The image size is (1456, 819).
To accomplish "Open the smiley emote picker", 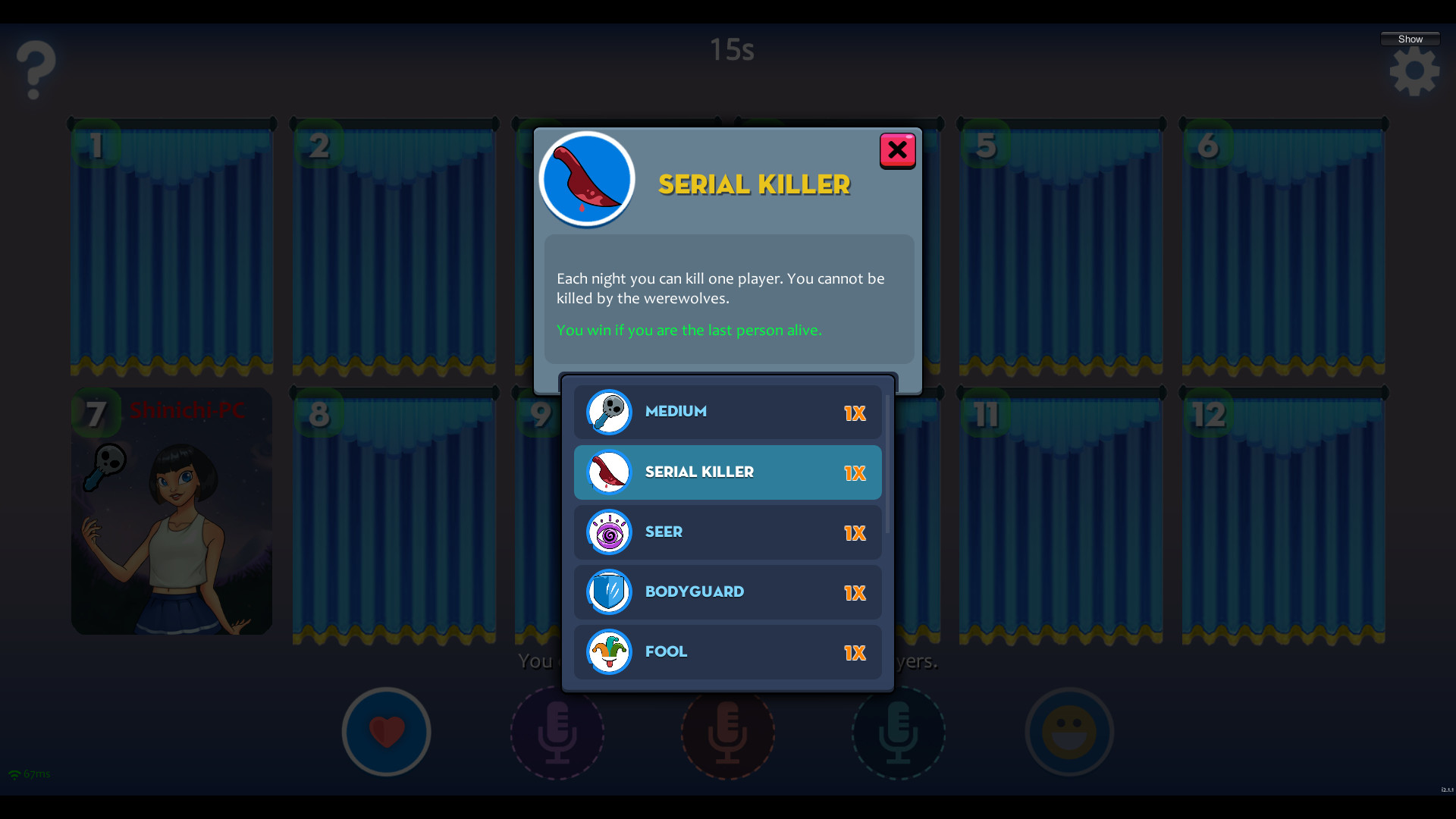I will point(1069,732).
